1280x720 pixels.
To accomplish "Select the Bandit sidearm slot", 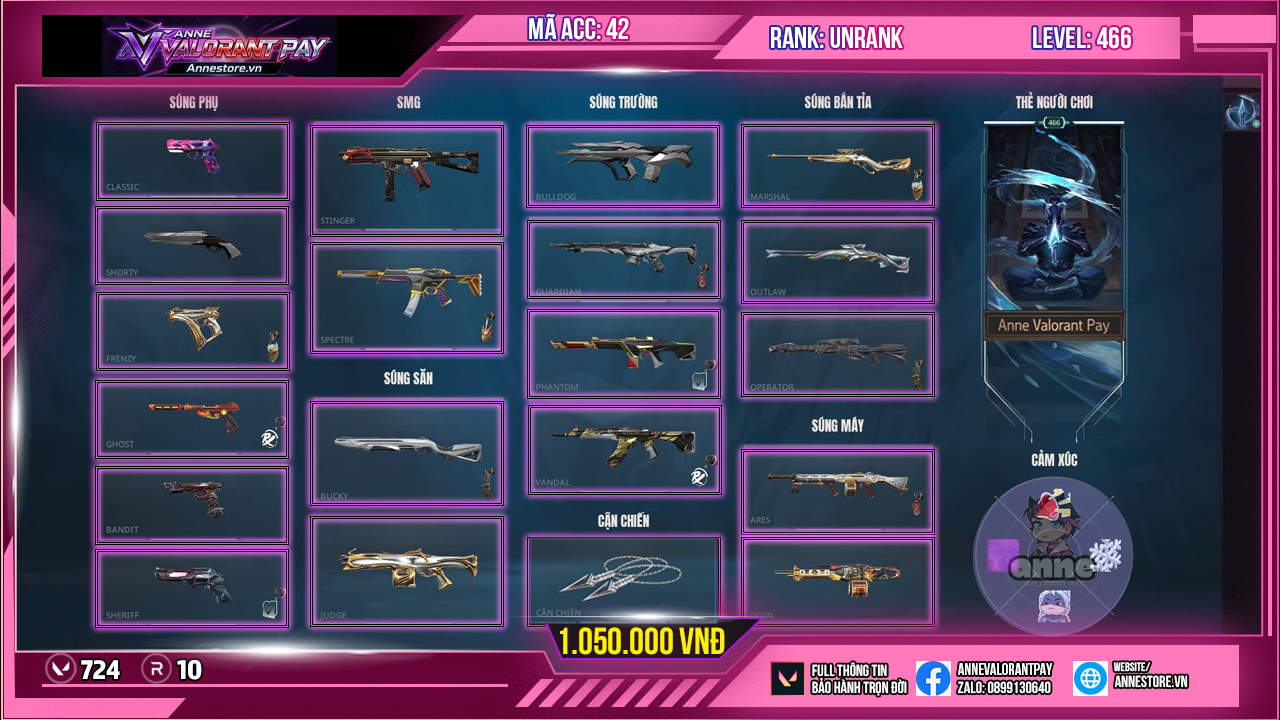I will click(x=193, y=505).
